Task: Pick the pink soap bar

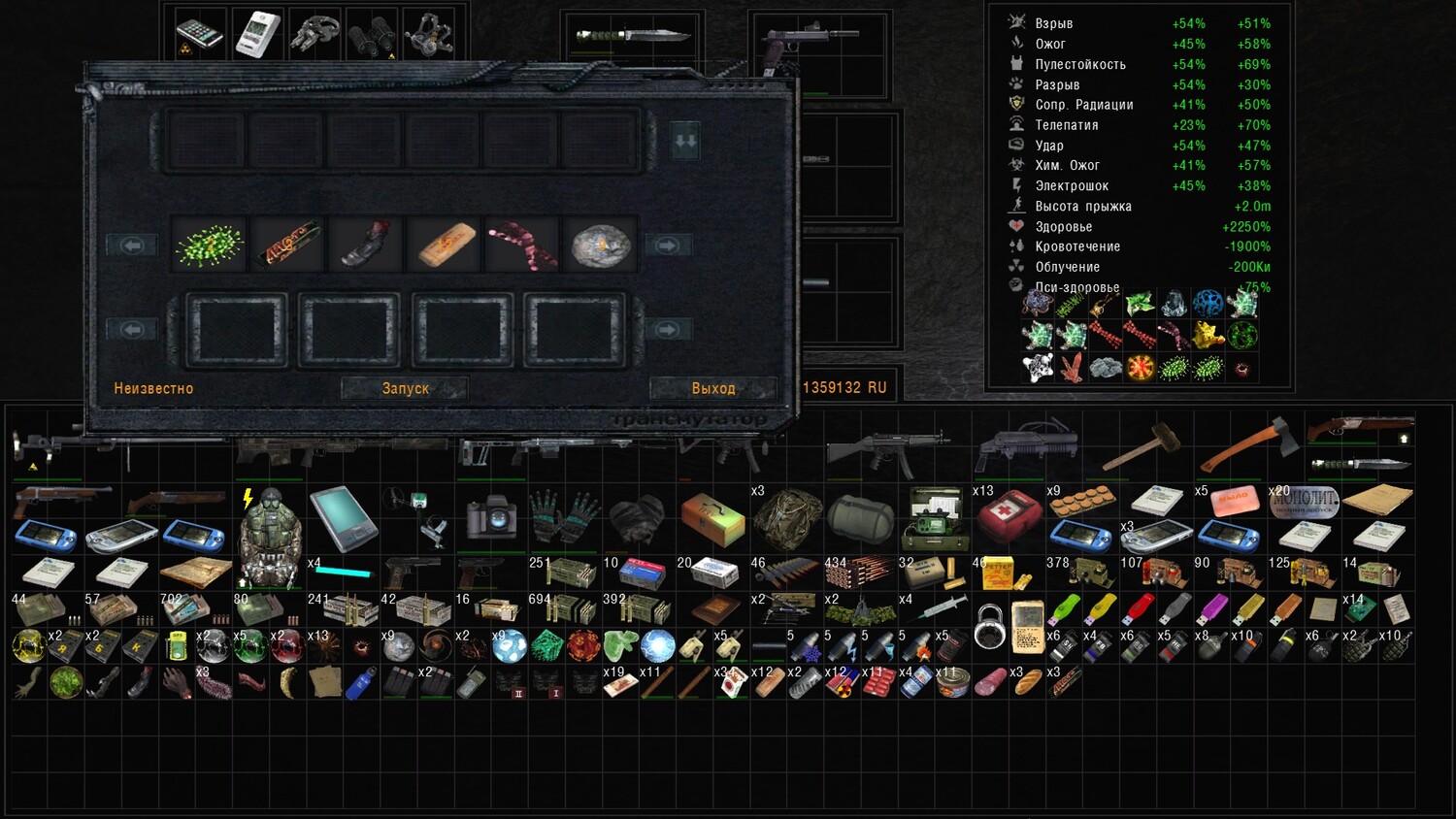Action: click(x=1233, y=501)
